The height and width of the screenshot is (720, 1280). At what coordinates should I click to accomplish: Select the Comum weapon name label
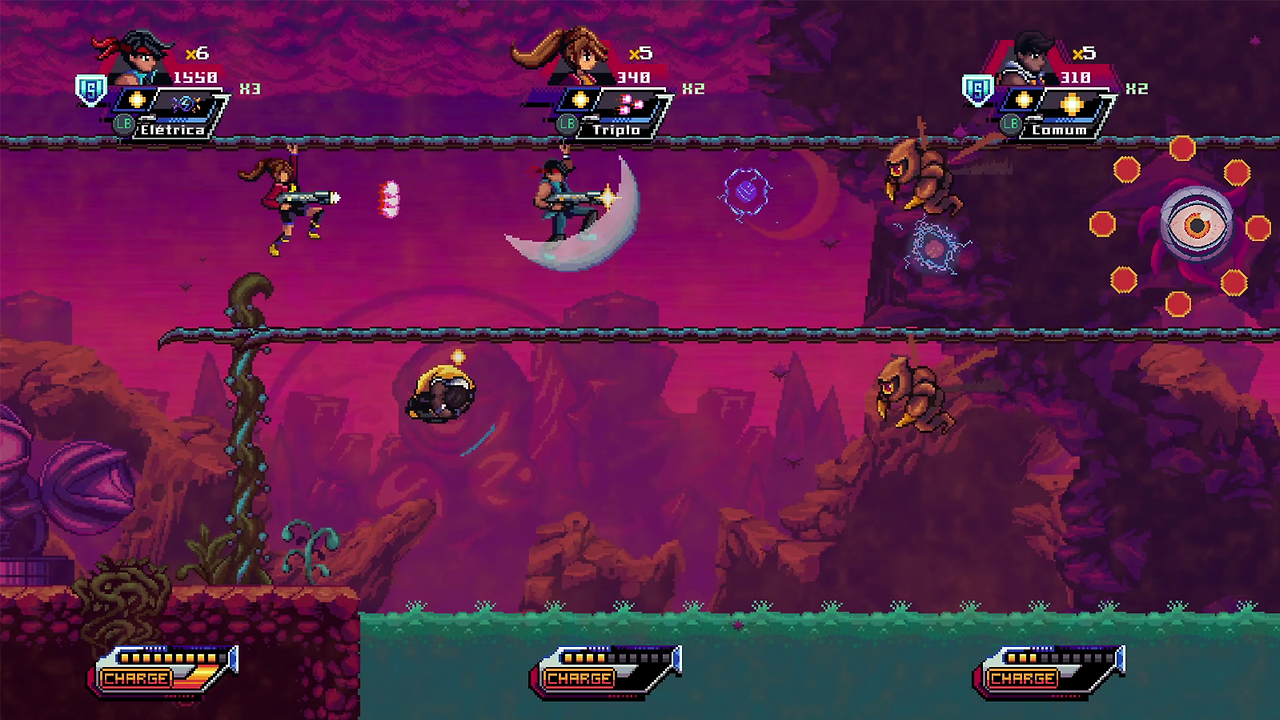1058,131
